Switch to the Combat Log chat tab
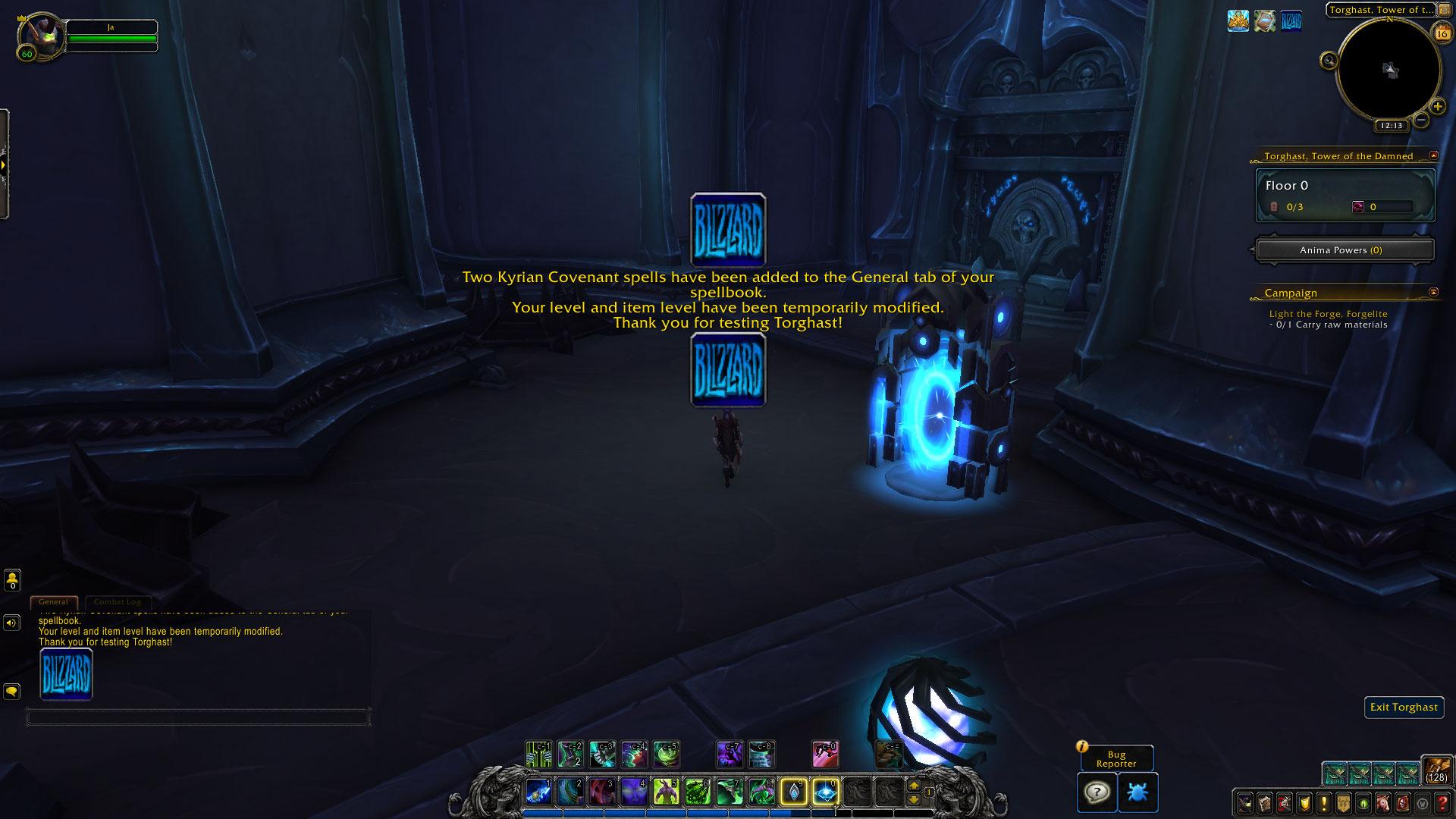1456x819 pixels. (x=118, y=602)
